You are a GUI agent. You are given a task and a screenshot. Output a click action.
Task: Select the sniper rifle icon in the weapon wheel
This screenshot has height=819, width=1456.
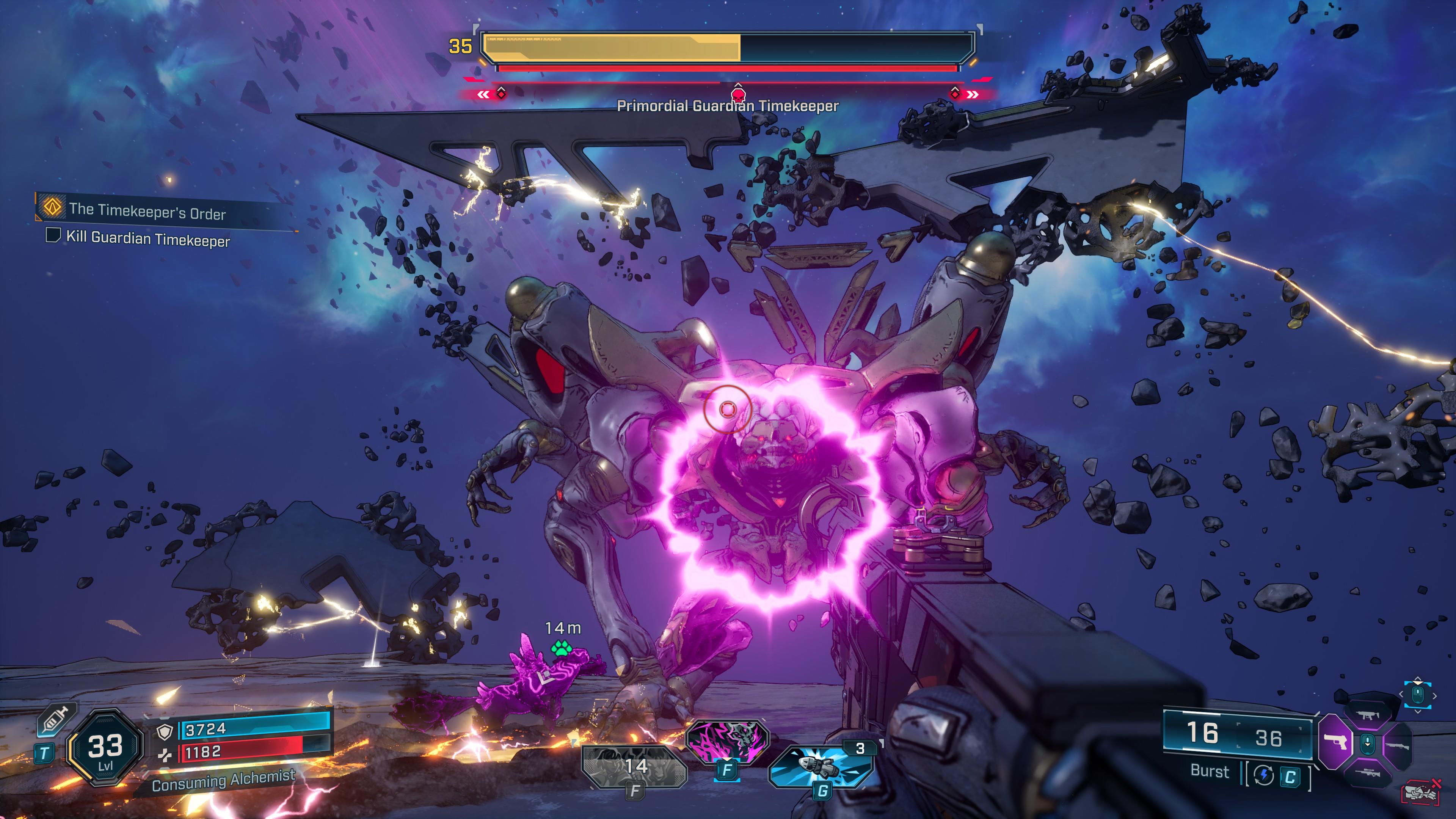[1368, 773]
